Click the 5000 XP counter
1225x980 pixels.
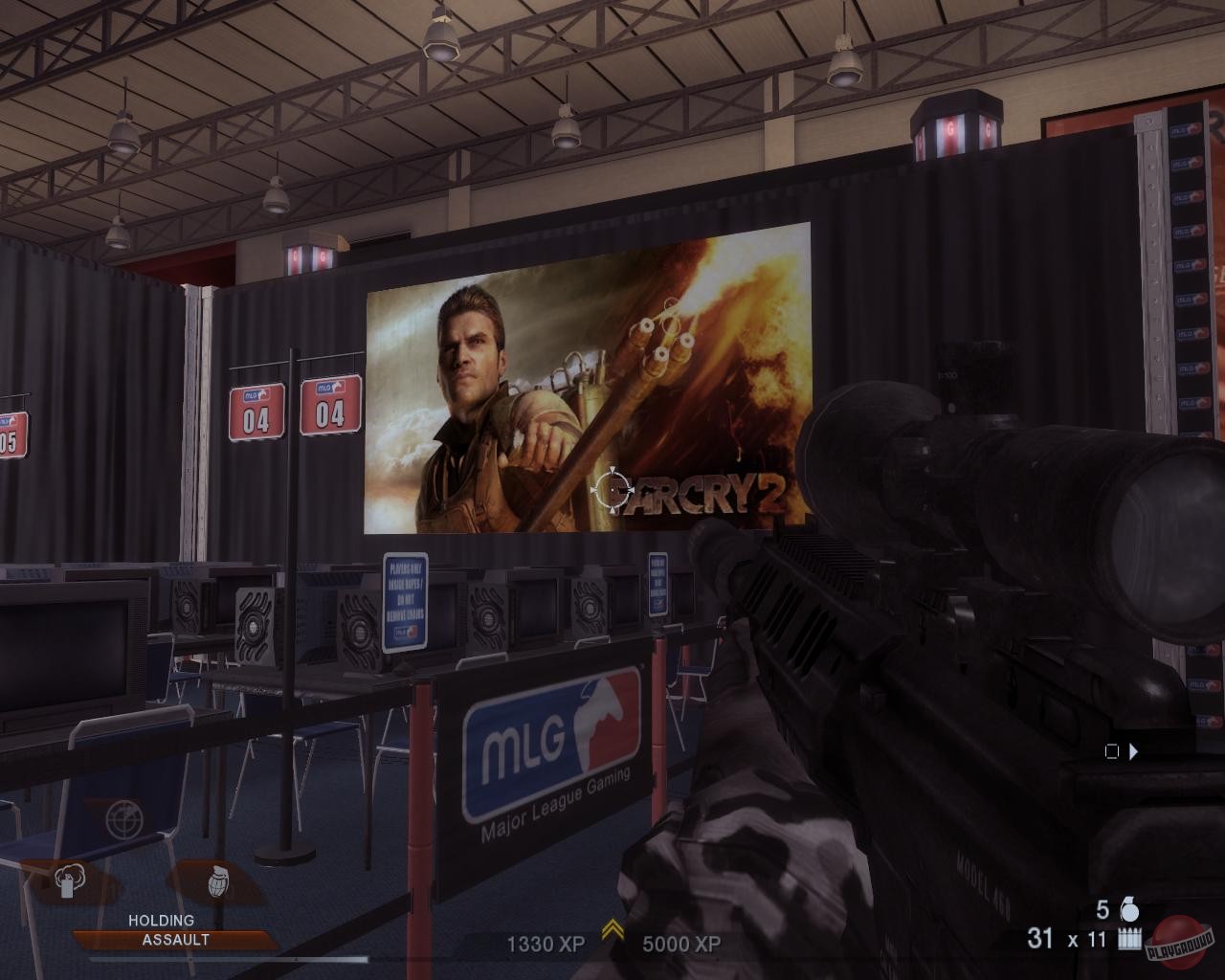[x=681, y=944]
